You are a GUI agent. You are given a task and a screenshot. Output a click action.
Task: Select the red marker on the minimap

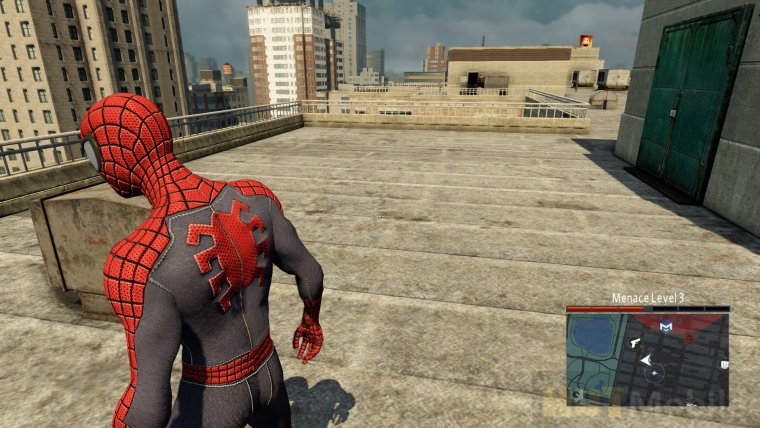[689, 338]
